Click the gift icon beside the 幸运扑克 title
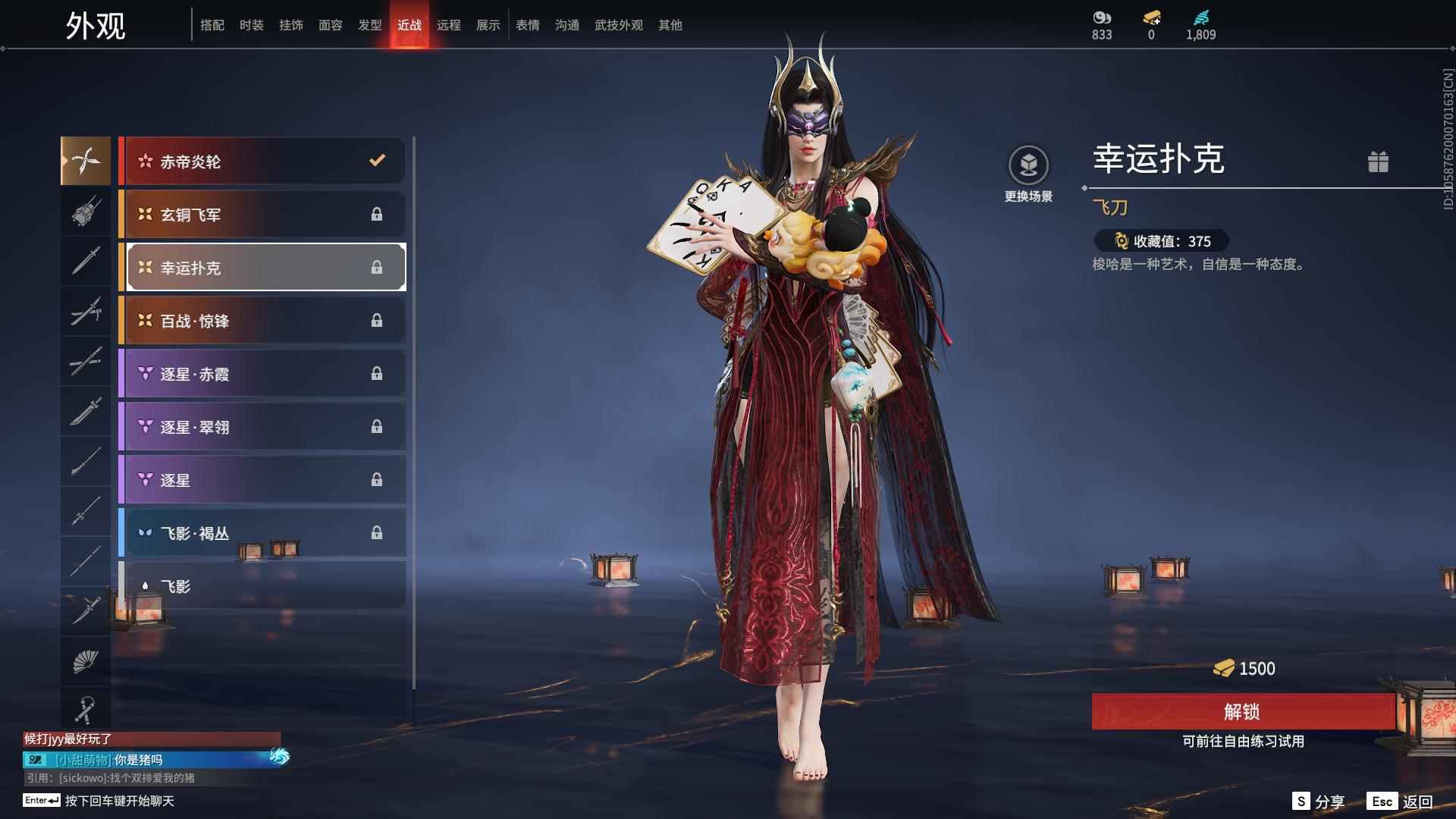This screenshot has height=819, width=1456. point(1379,162)
